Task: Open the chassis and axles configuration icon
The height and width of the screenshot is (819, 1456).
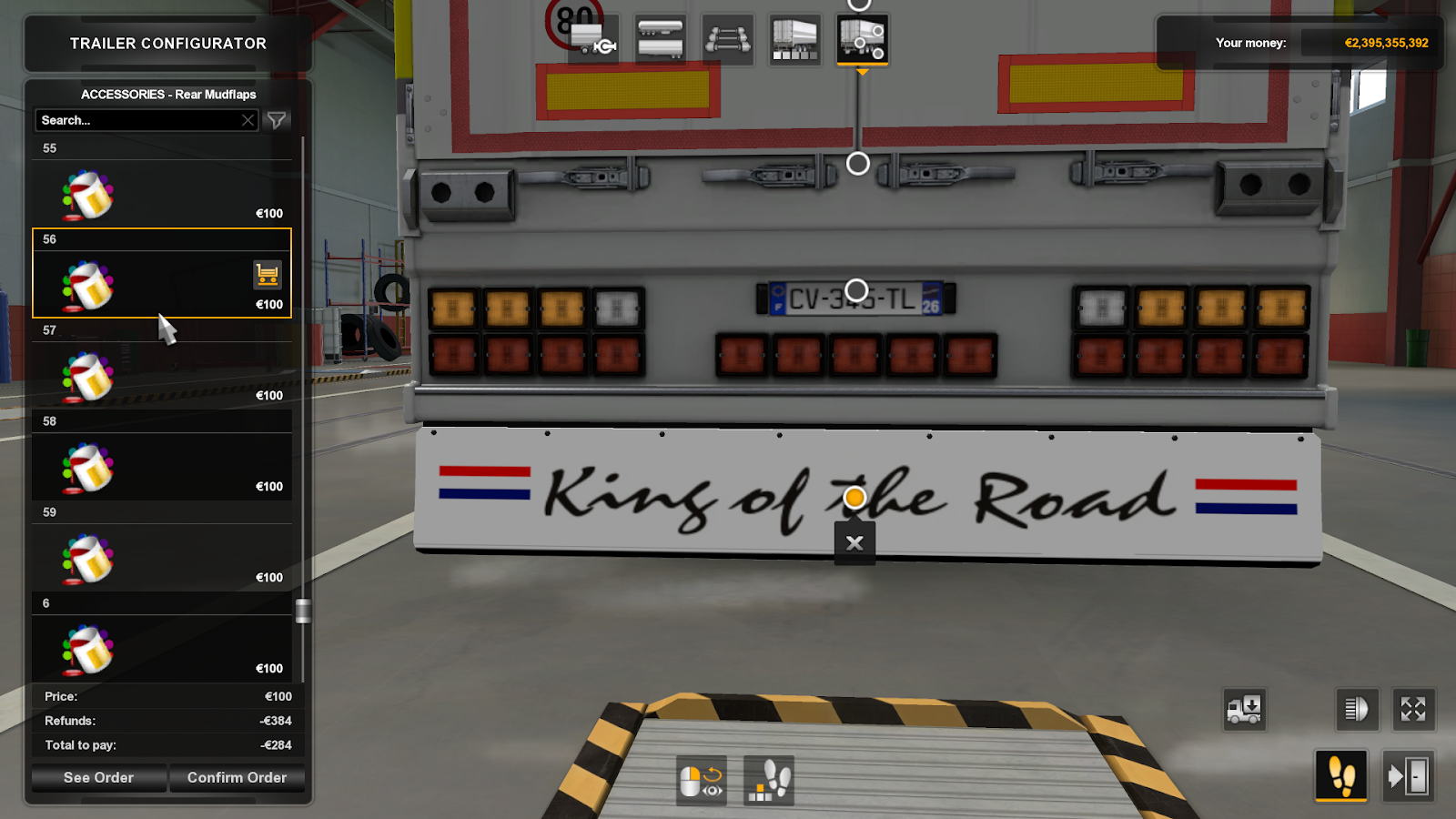Action: pos(728,39)
